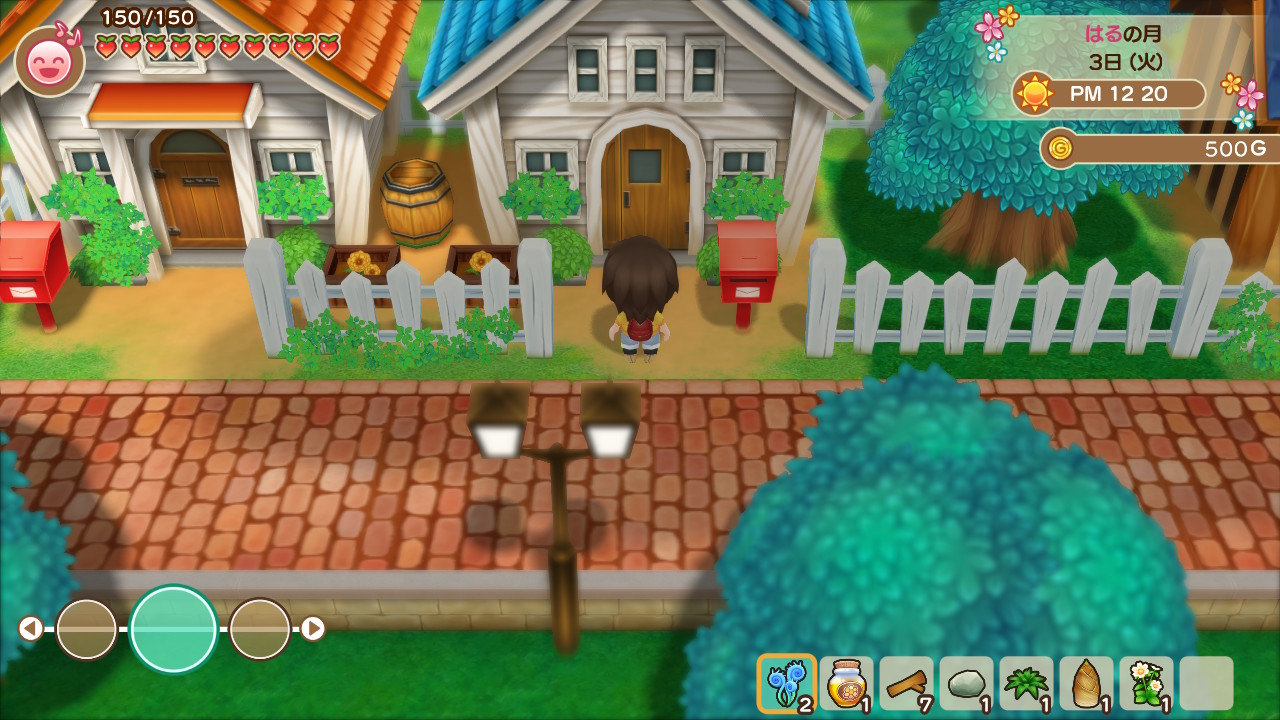The height and width of the screenshot is (720, 1280).
Task: Click the right arrow of tool selector
Action: tap(313, 628)
